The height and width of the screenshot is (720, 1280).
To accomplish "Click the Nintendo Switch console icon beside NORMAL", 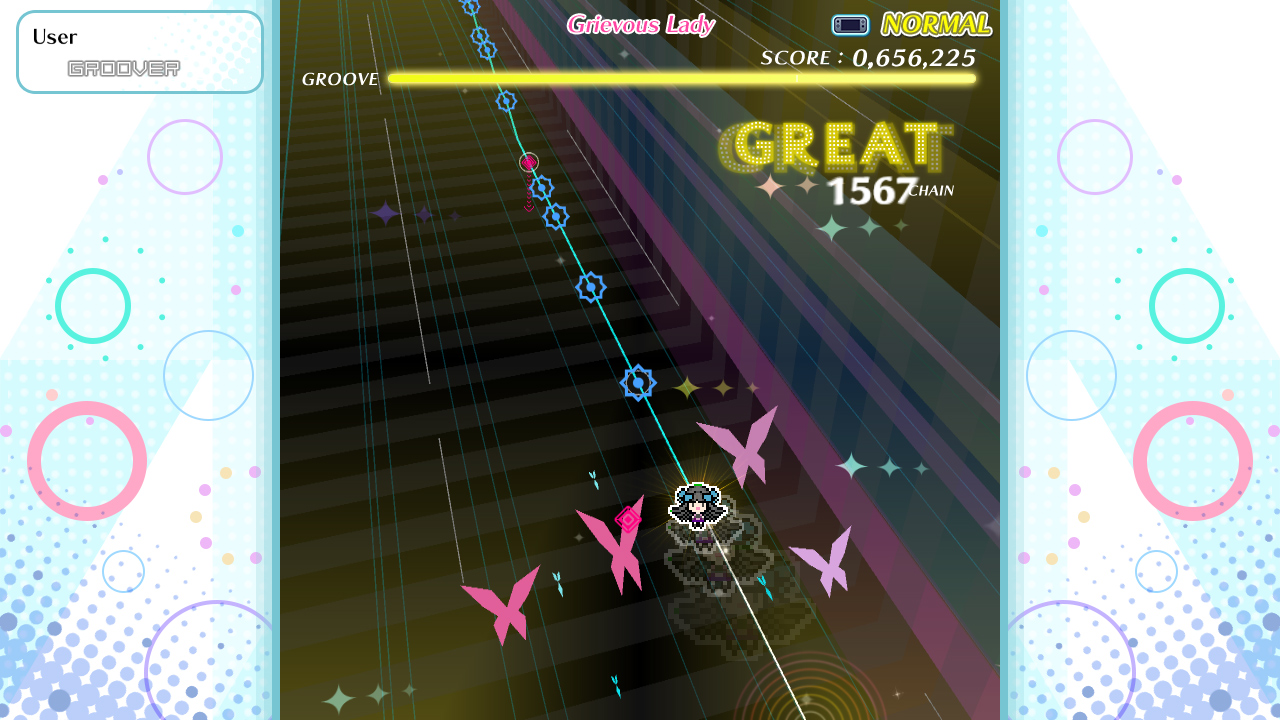I will pyautogui.click(x=850, y=24).
